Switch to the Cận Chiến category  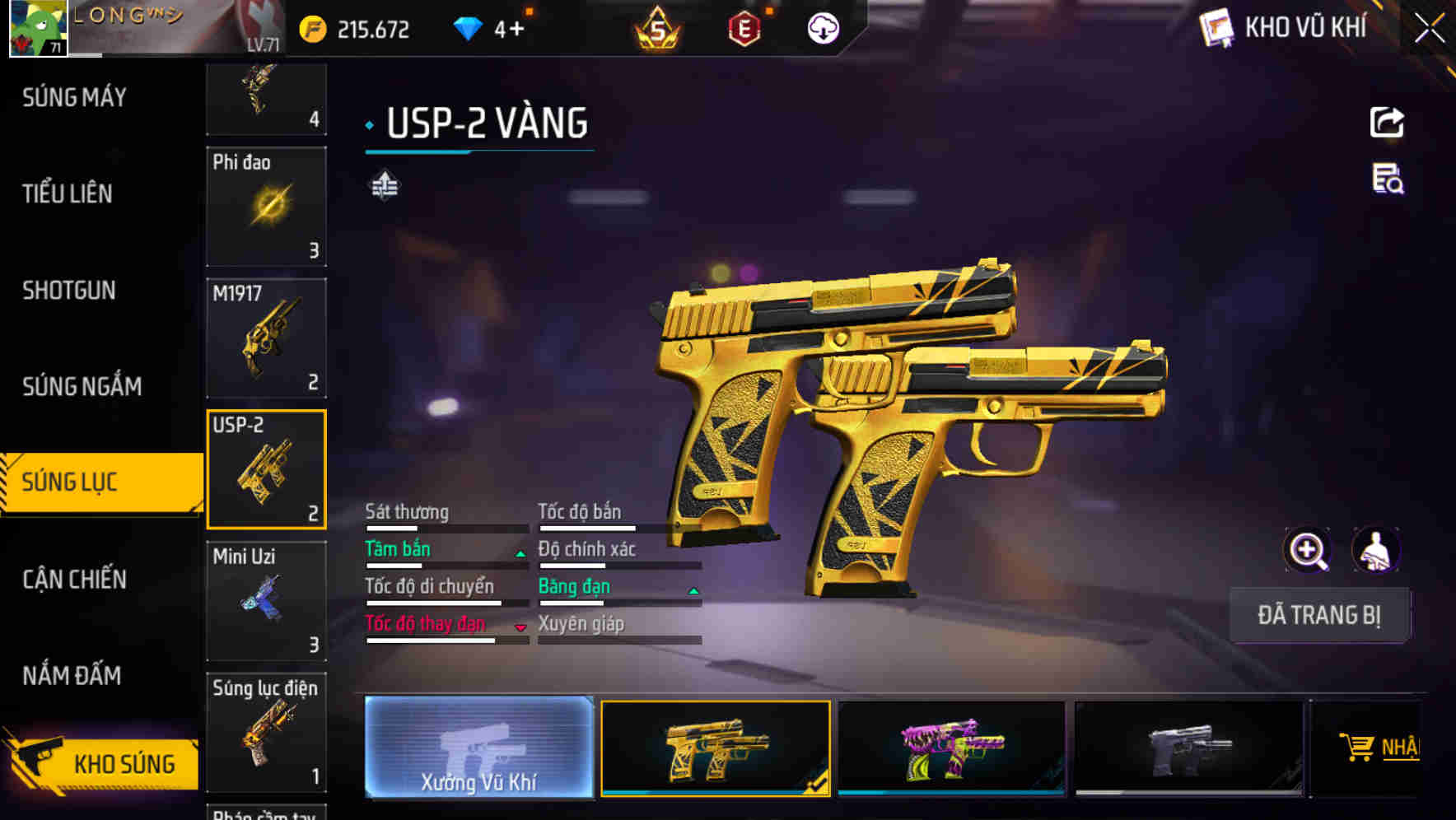click(74, 580)
